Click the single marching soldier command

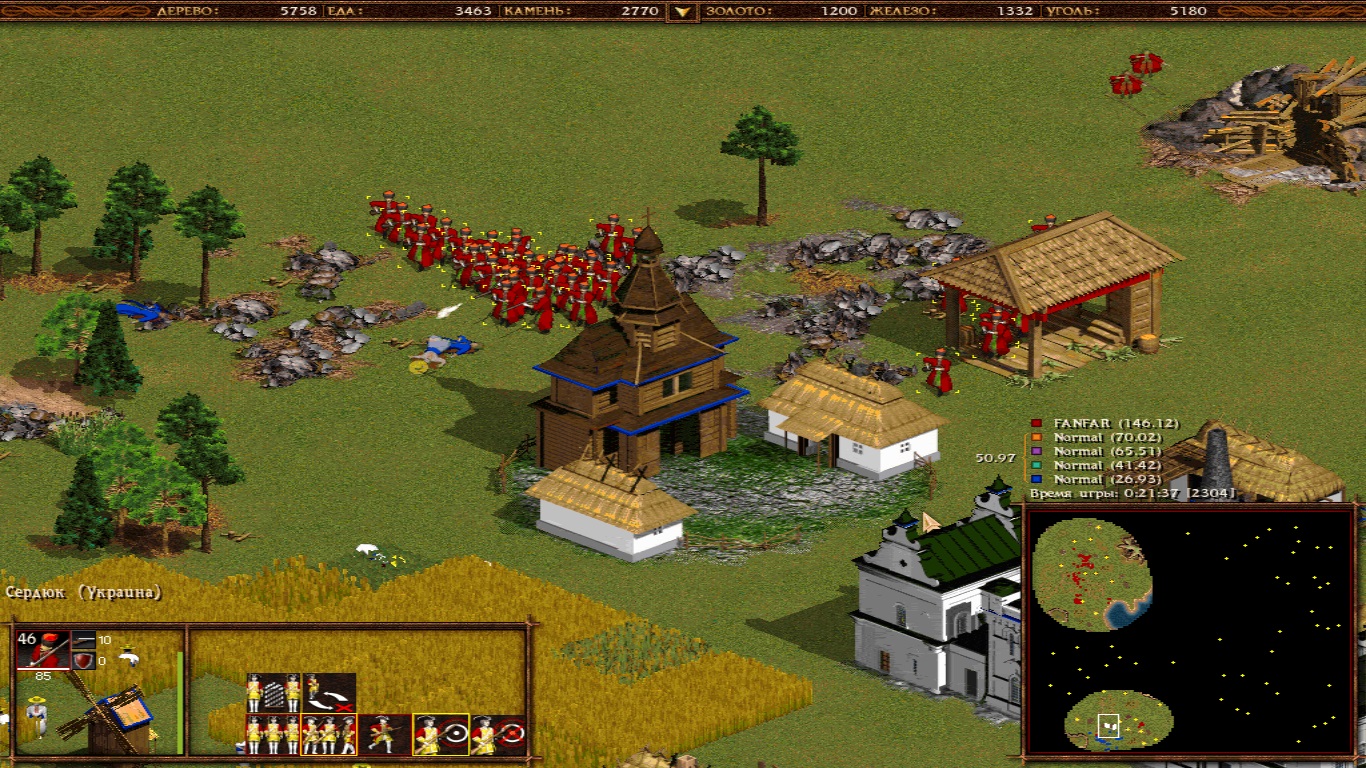coord(385,734)
